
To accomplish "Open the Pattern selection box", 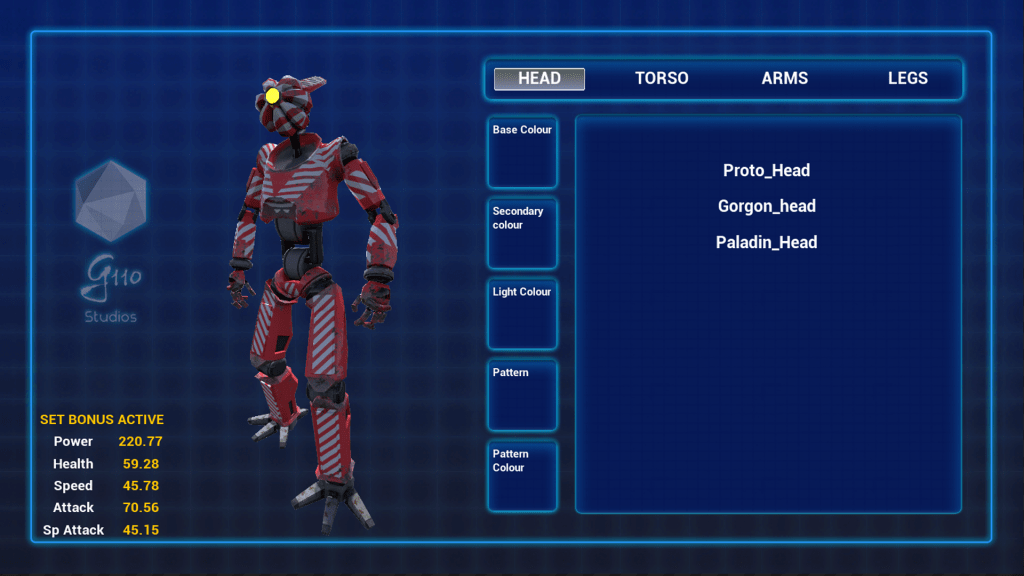I will [x=522, y=395].
